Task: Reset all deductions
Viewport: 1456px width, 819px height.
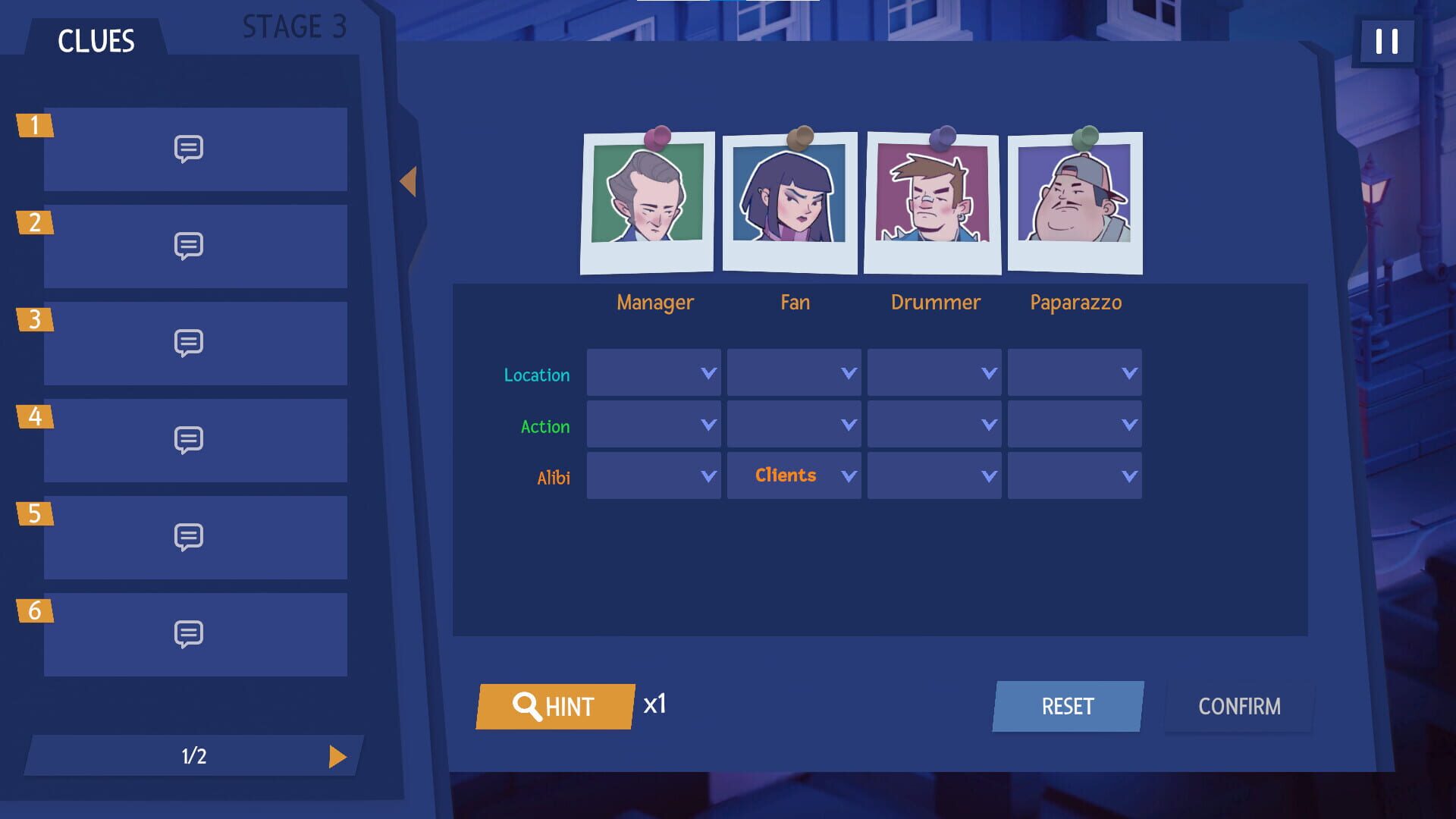Action: click(1067, 706)
